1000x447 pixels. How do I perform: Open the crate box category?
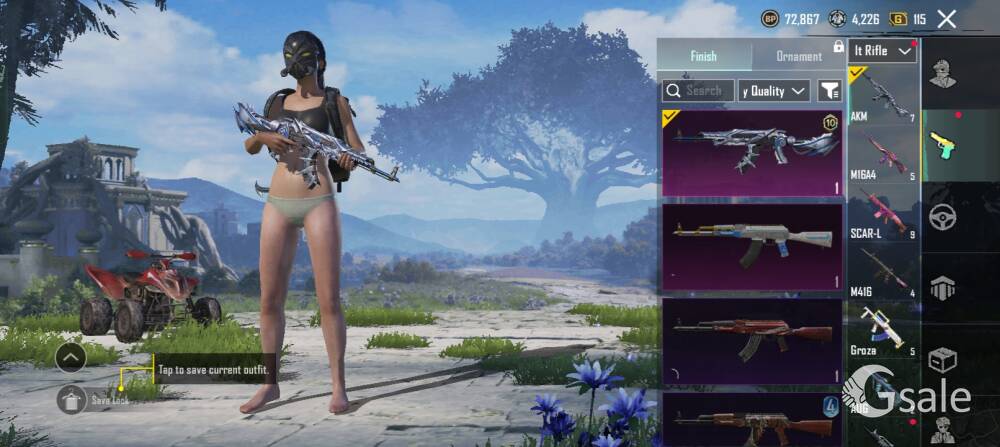tap(942, 359)
